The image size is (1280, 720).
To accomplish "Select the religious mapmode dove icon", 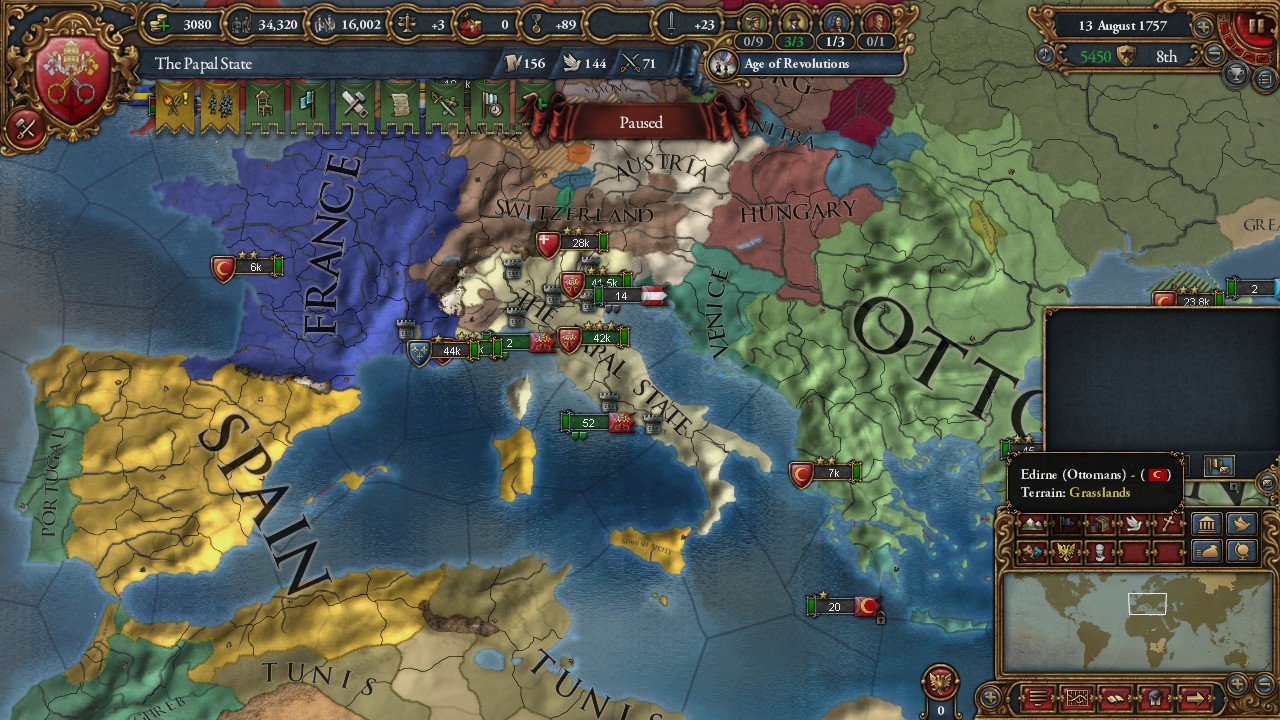I will (x=1133, y=524).
